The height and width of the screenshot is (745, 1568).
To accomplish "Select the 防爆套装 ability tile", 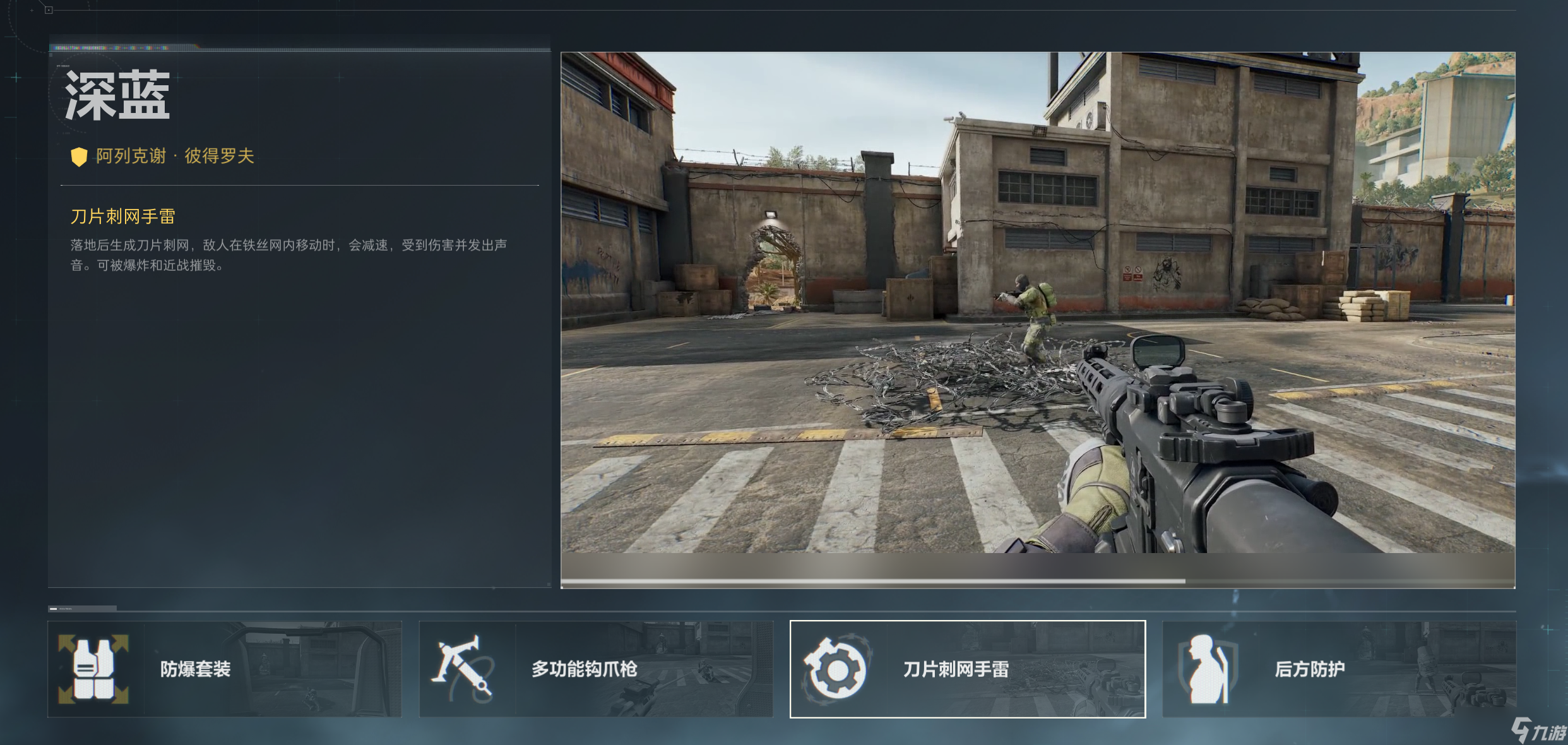I will coord(224,669).
